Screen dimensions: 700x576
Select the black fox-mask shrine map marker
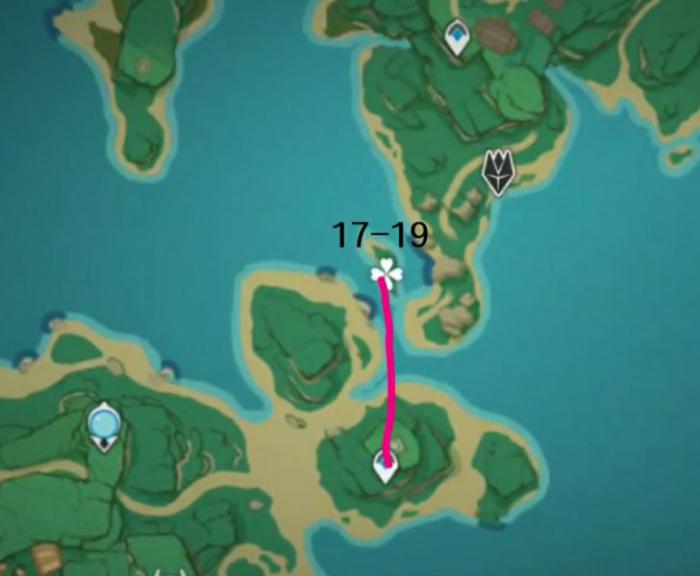pyautogui.click(x=497, y=171)
